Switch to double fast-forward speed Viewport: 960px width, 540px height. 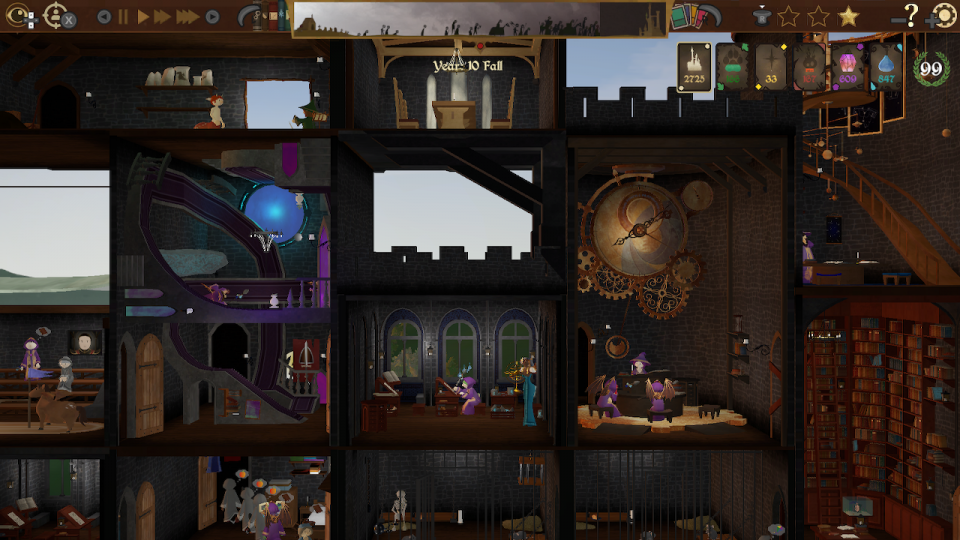tap(163, 17)
